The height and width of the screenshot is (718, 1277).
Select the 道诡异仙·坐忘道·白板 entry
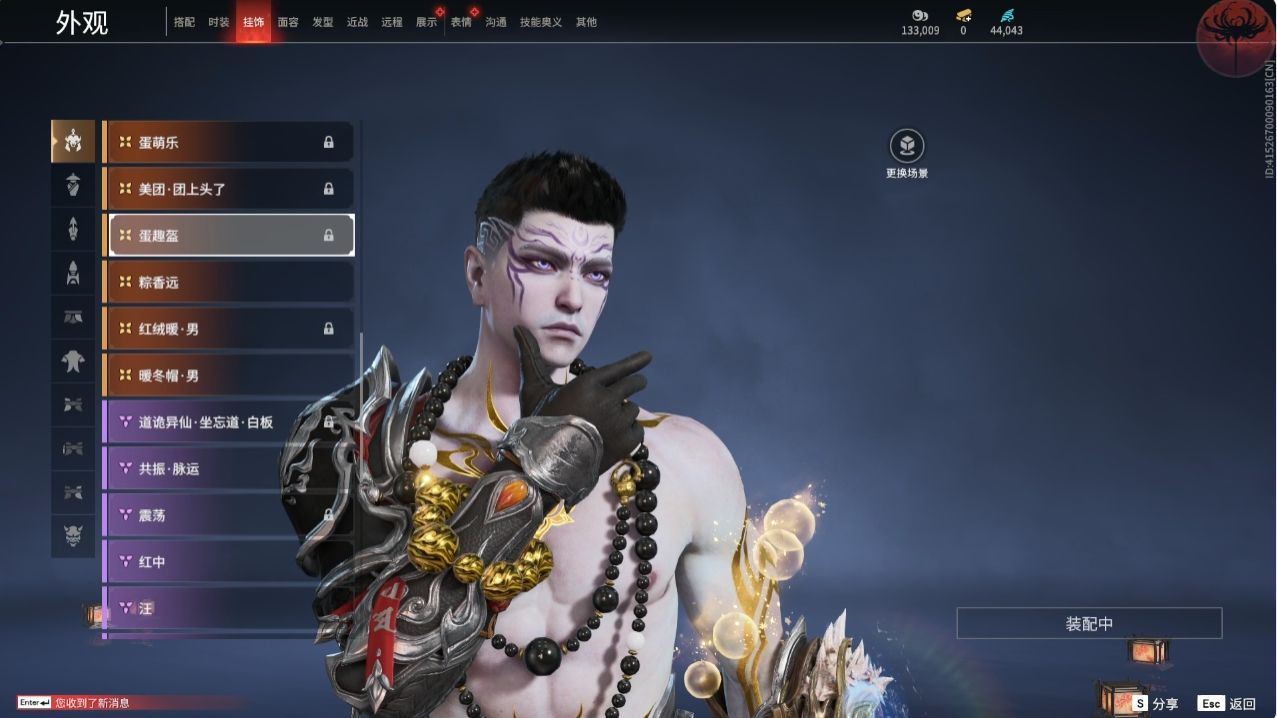click(x=228, y=422)
